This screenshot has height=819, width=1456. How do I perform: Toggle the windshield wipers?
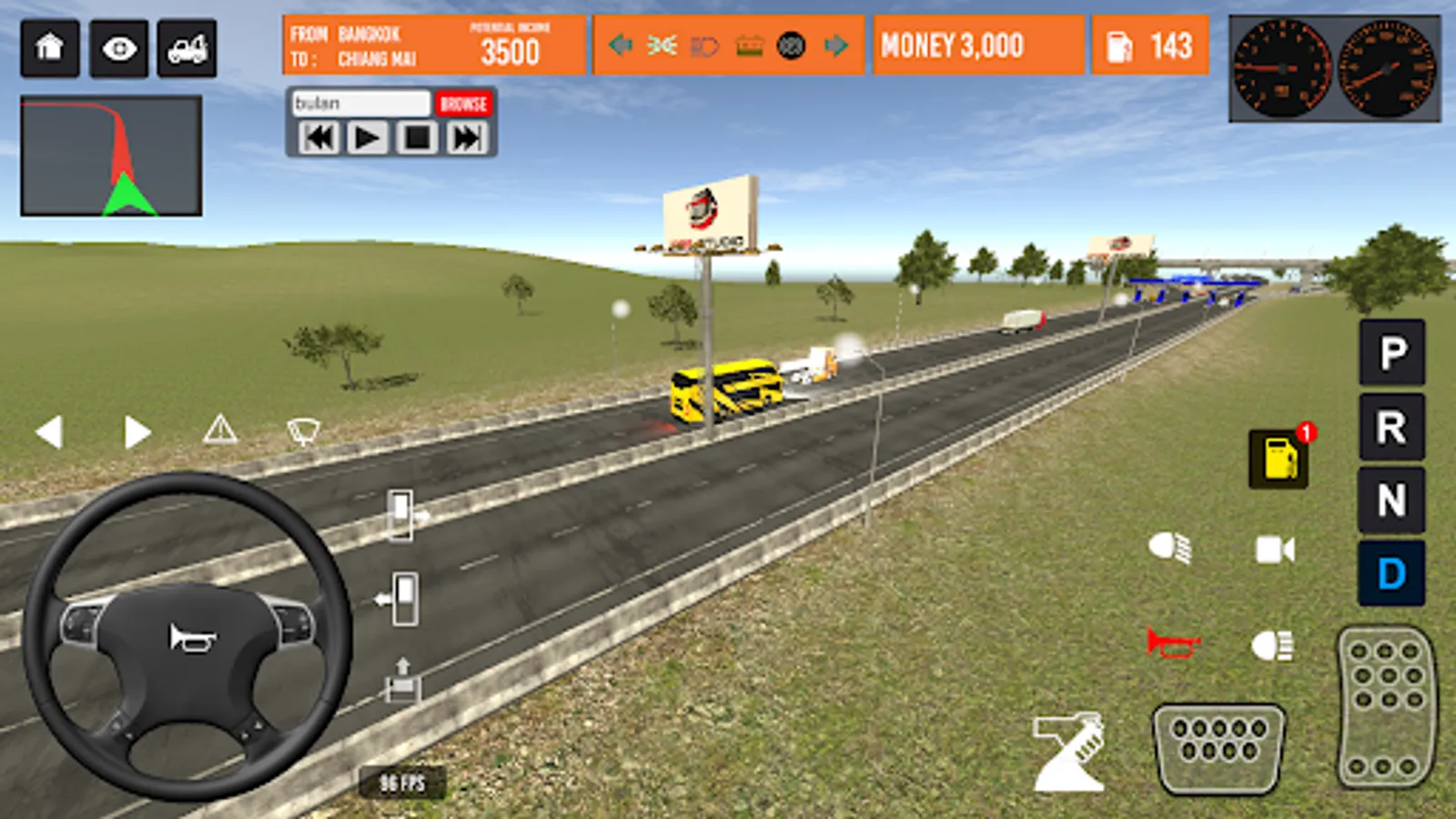tap(303, 430)
